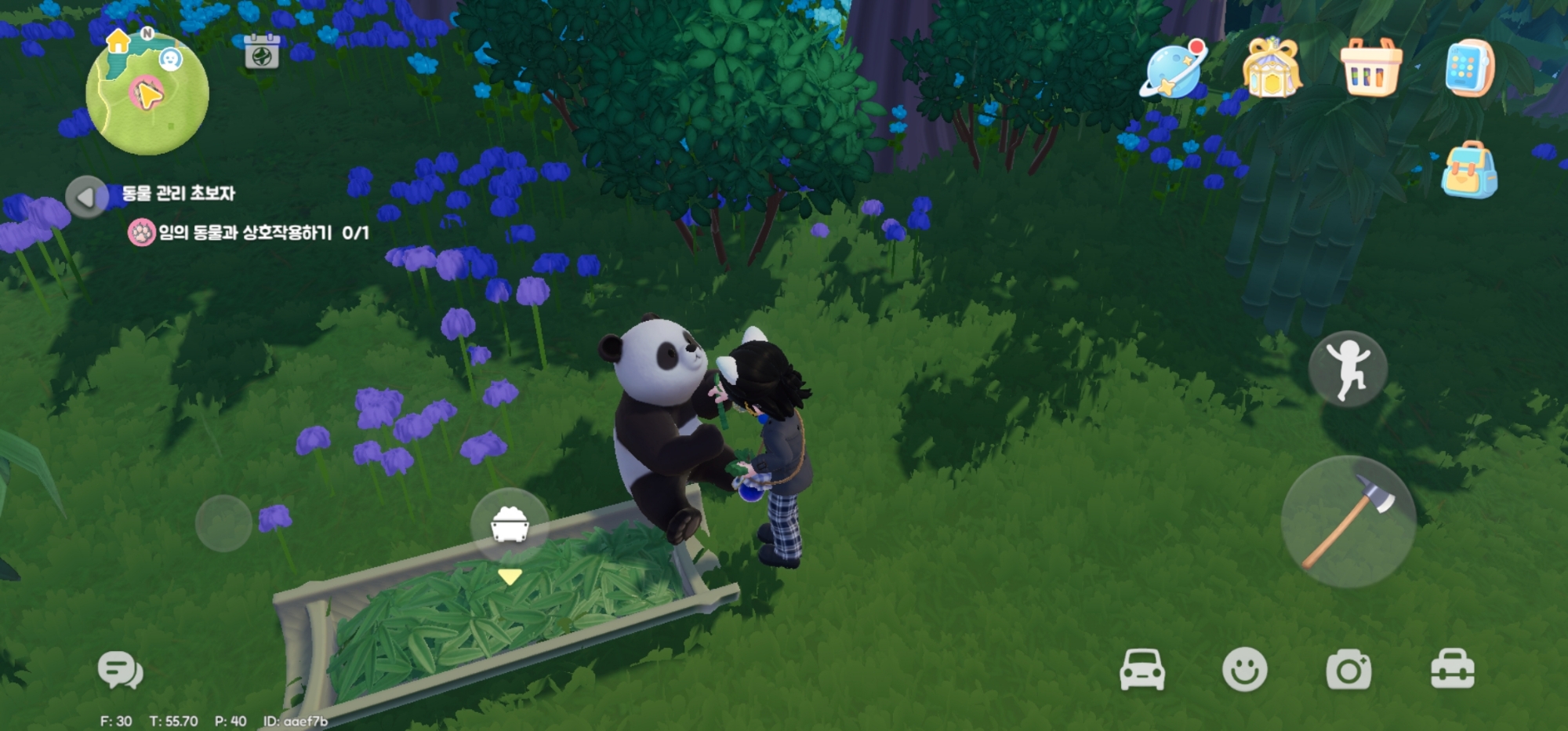Open the smartphone menu

coord(1469,69)
